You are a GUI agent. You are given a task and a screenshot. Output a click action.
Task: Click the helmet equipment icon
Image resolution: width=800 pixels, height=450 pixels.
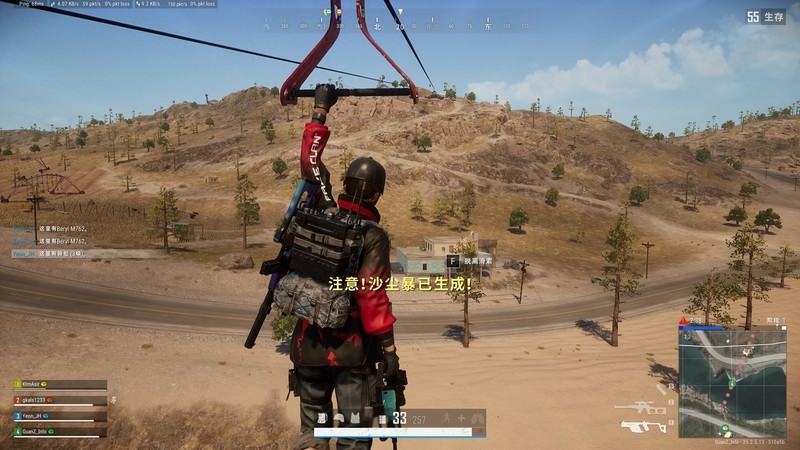pos(339,417)
